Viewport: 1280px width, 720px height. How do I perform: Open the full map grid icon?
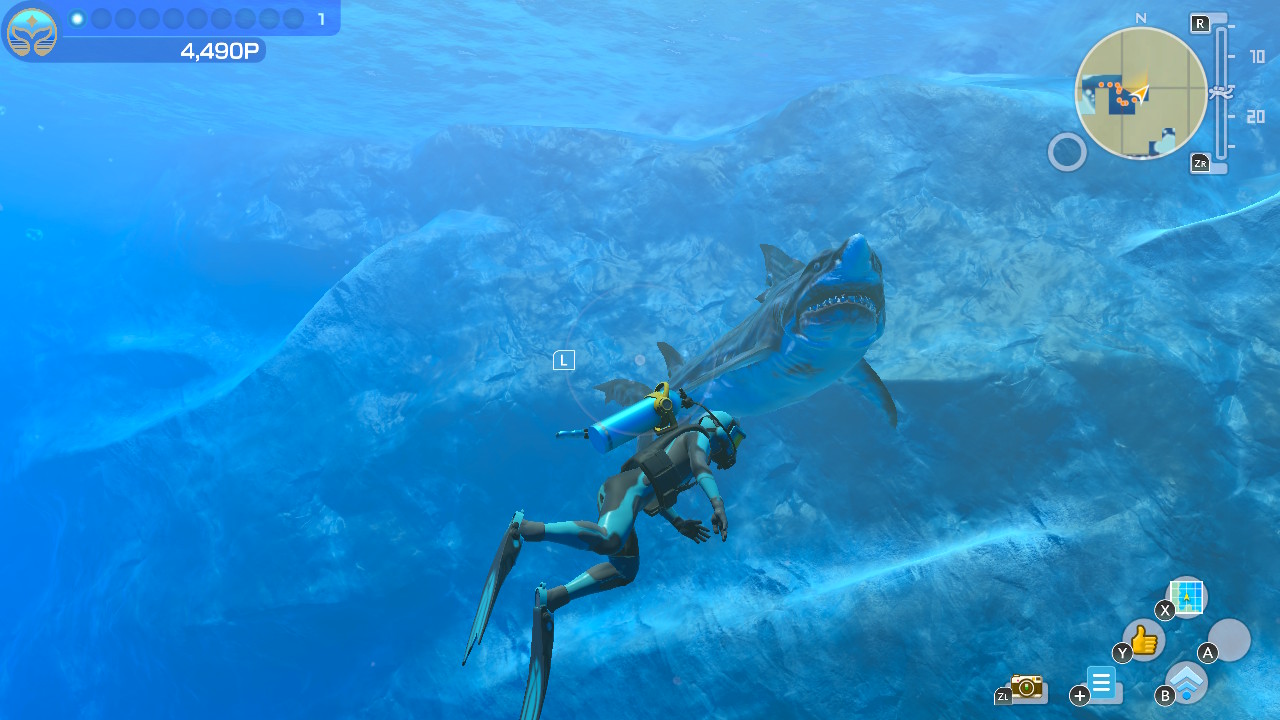[1187, 597]
